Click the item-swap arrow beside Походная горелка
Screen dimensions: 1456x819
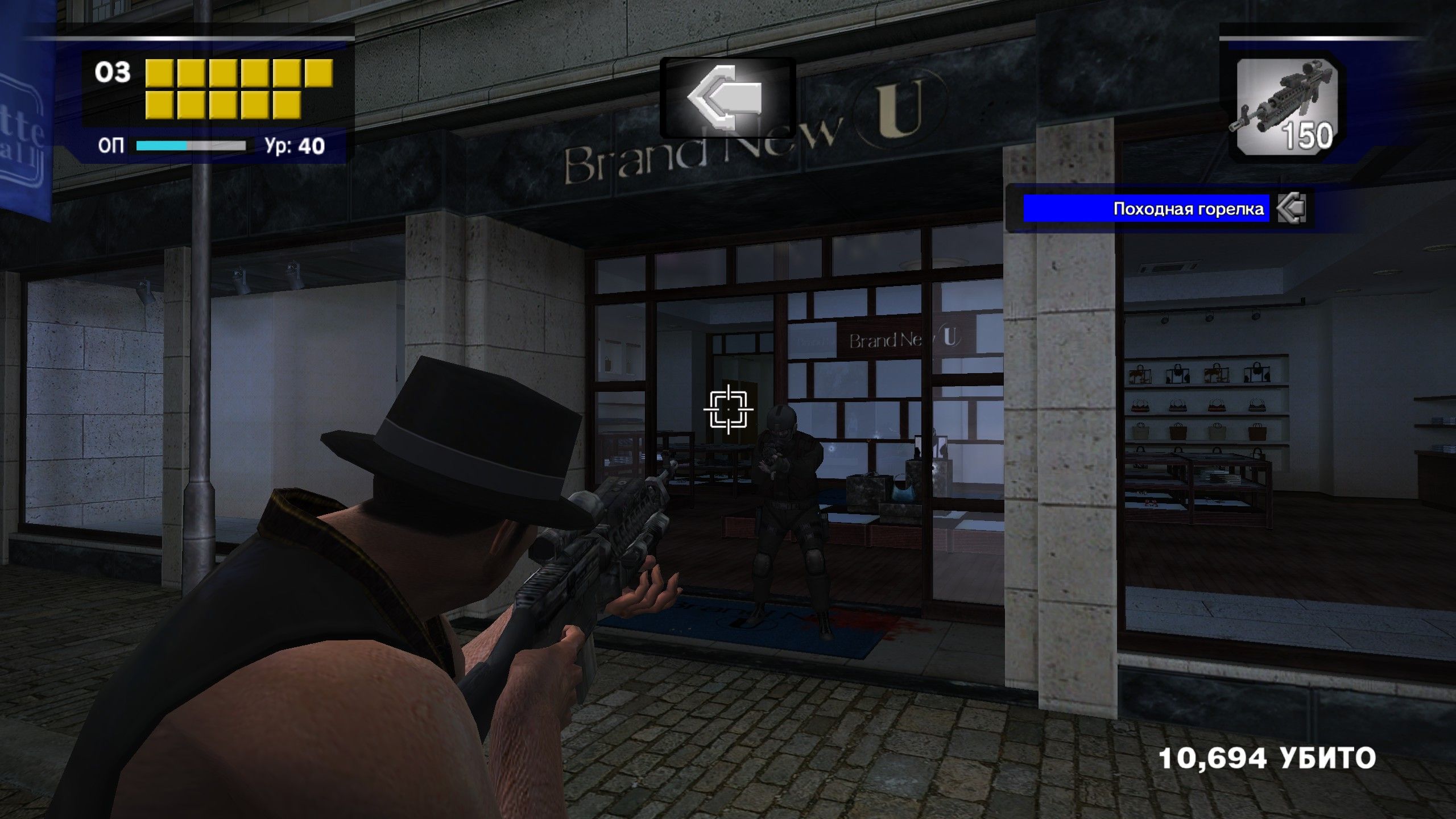1291,209
